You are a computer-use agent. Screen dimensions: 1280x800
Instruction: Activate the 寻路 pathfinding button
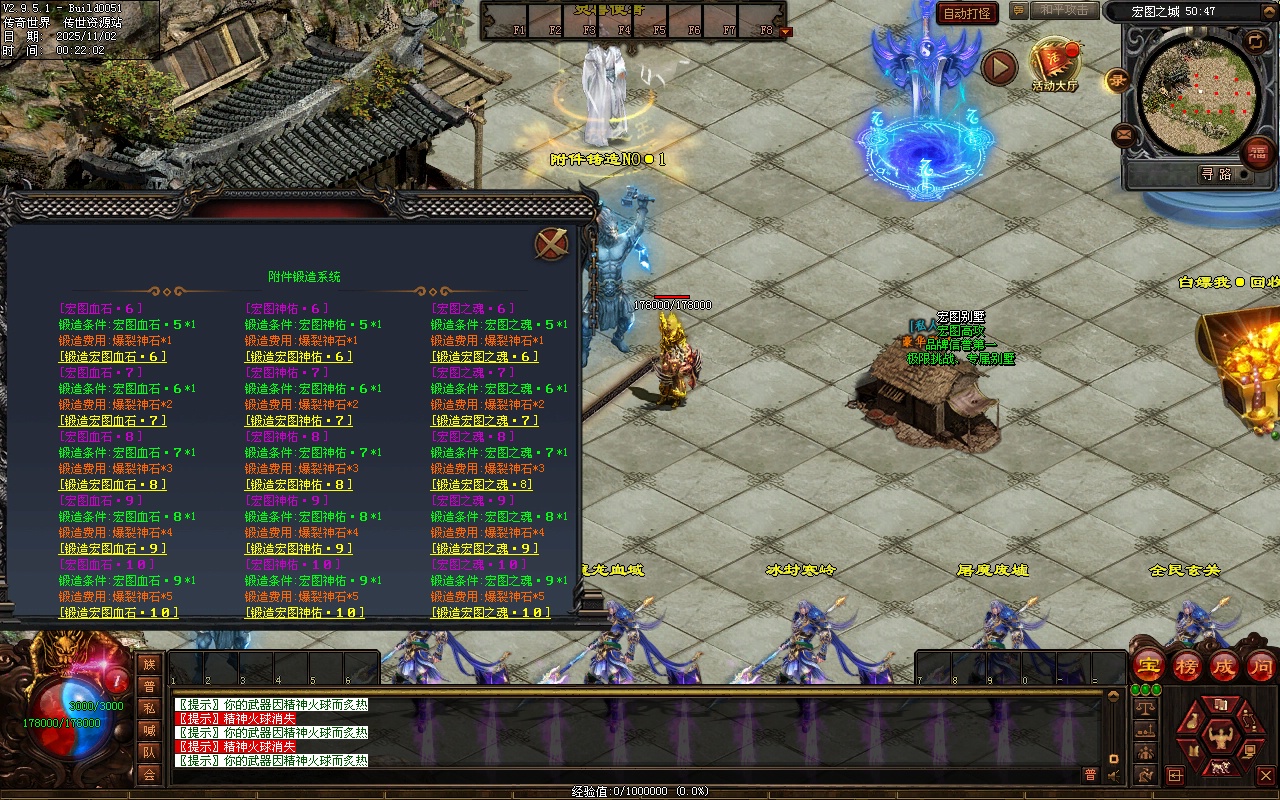[x=1216, y=174]
